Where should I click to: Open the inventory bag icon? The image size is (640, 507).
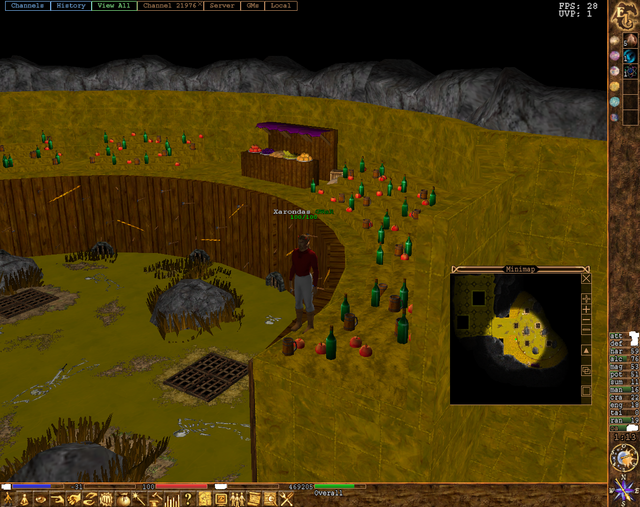pos(124,499)
